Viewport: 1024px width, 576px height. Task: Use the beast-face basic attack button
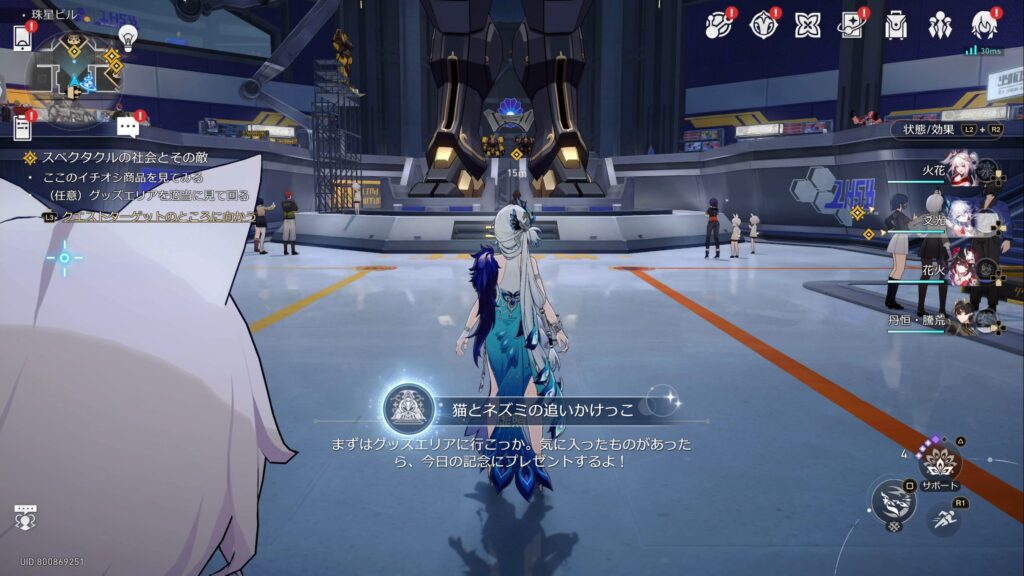click(893, 501)
